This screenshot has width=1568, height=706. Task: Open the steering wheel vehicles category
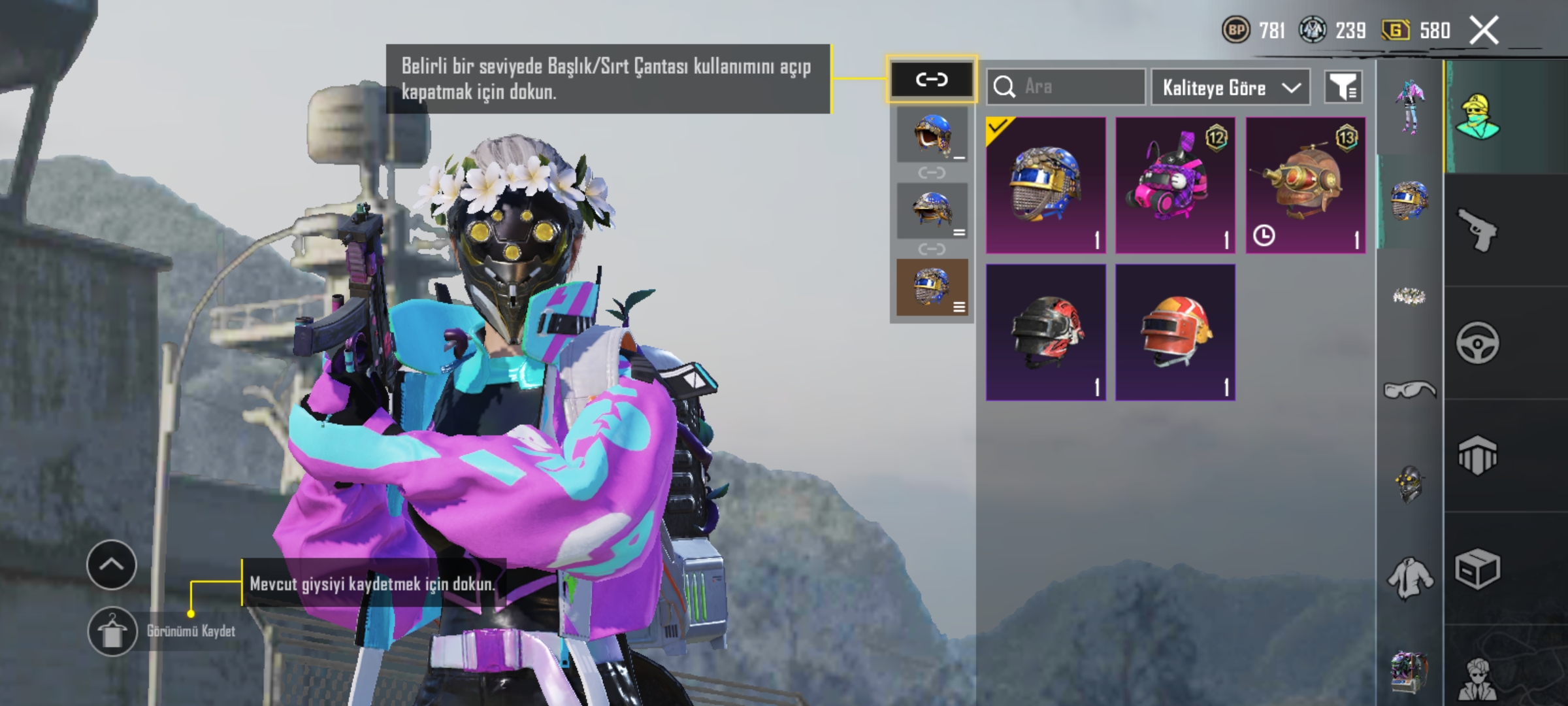click(x=1478, y=343)
